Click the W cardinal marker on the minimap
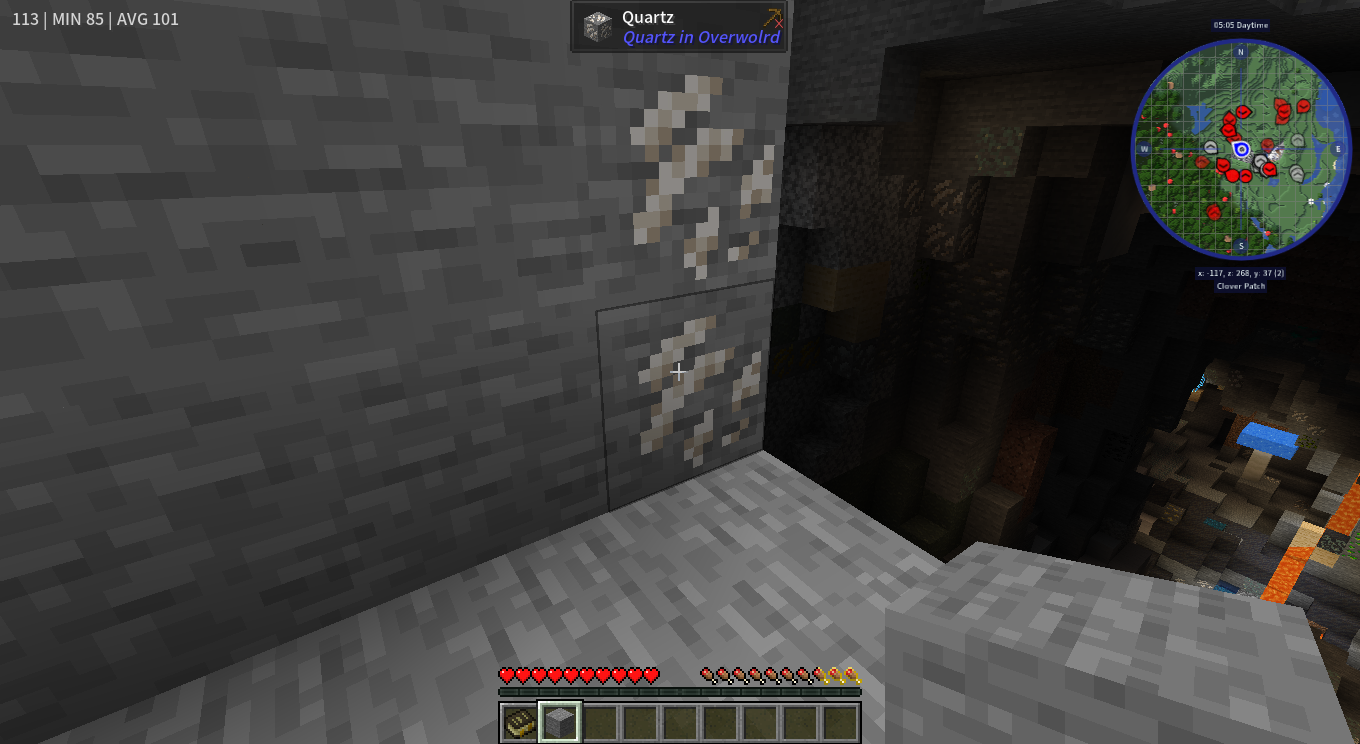The image size is (1360, 744). click(1145, 149)
